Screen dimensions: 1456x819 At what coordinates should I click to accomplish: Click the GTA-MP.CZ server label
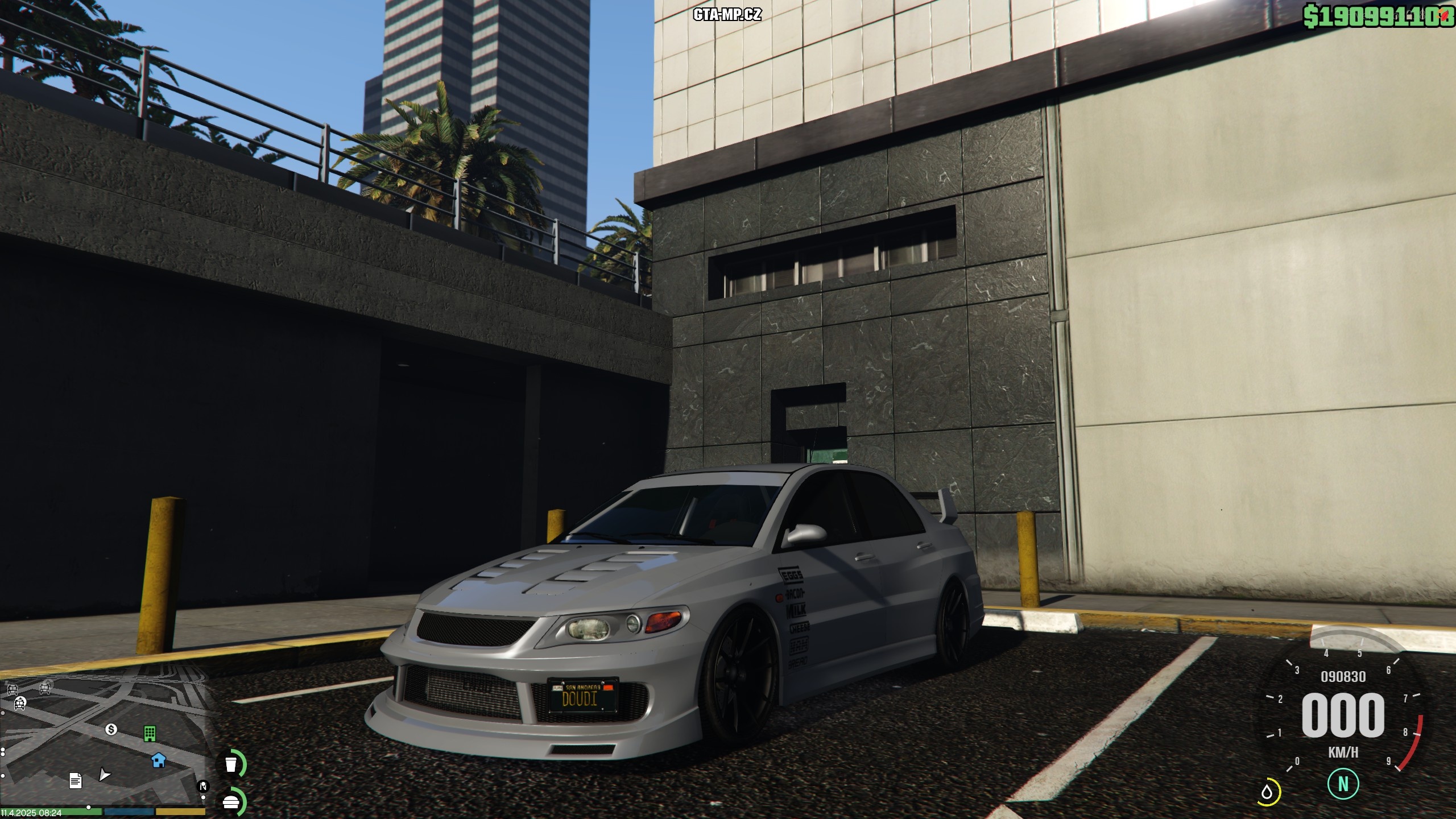(x=727, y=15)
